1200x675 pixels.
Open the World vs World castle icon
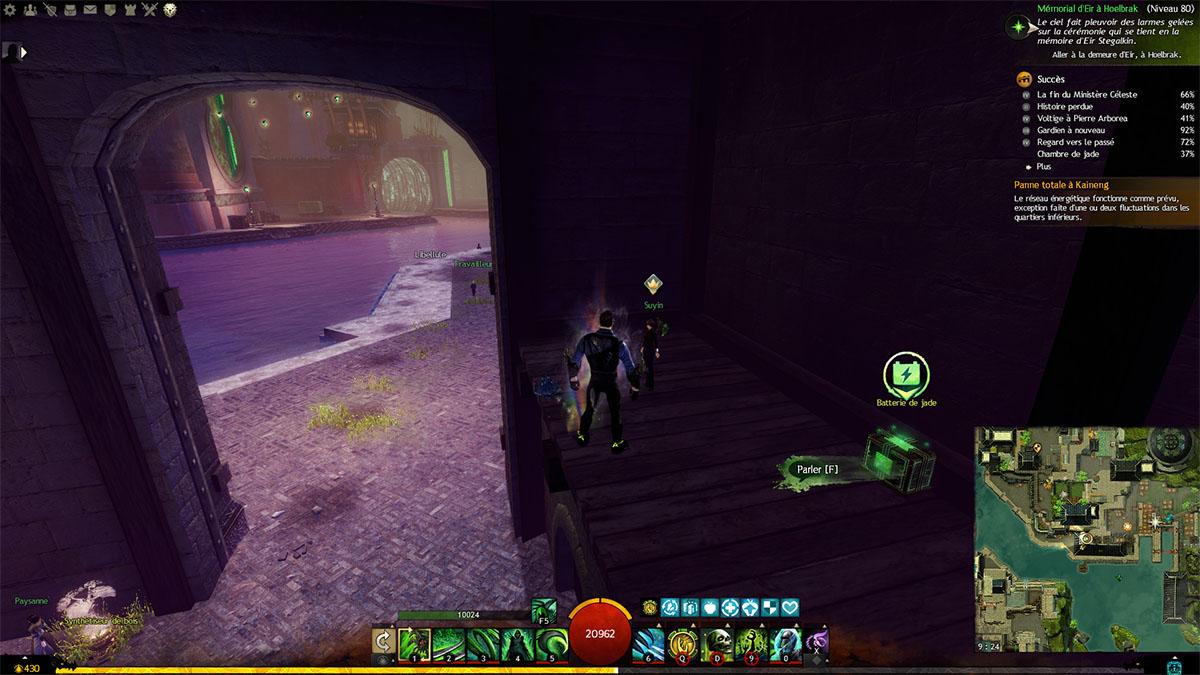[130, 10]
